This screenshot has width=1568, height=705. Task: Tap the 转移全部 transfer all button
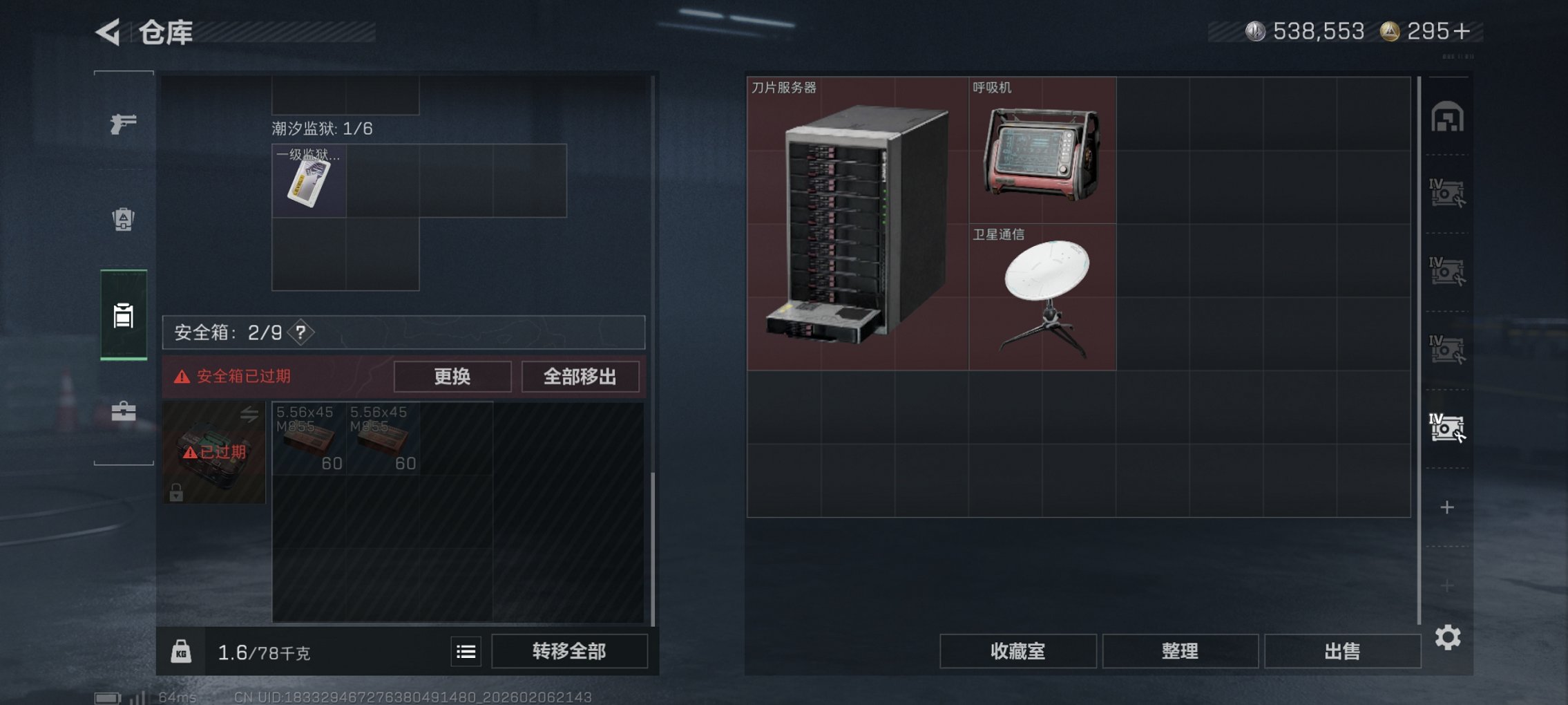pos(570,652)
